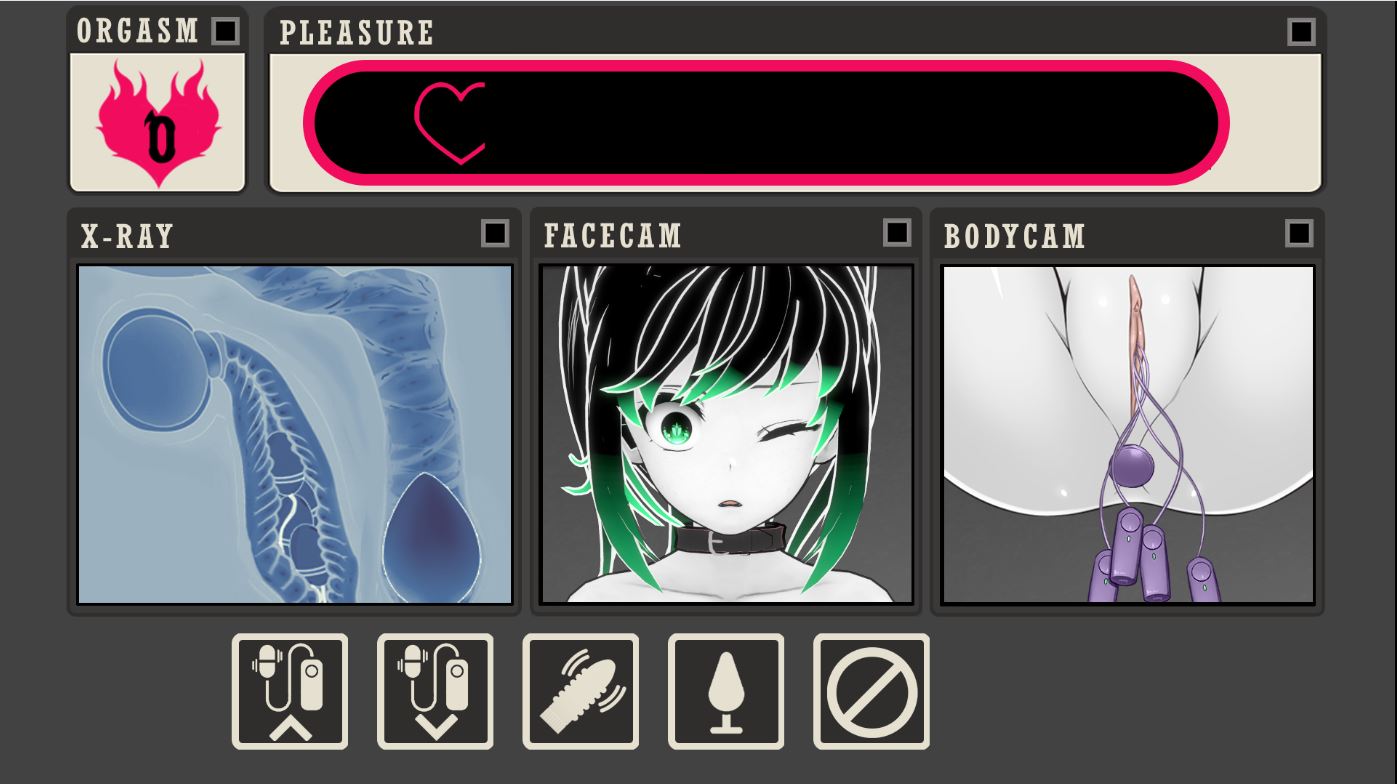Click the heart counter in the ORGASM panel
Viewport: 1397px width, 784px height.
click(x=156, y=124)
